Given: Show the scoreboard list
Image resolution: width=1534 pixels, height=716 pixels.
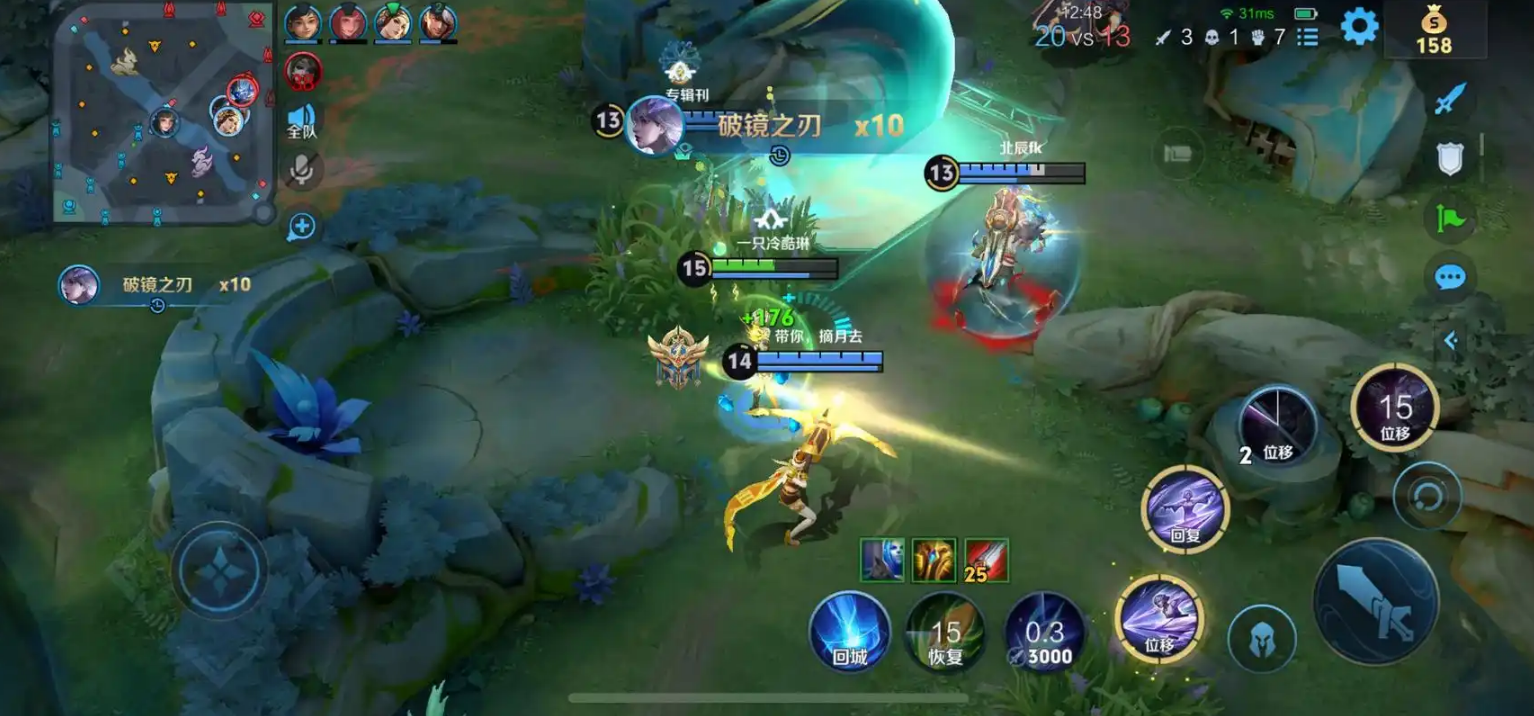Looking at the screenshot, I should pyautogui.click(x=1307, y=37).
